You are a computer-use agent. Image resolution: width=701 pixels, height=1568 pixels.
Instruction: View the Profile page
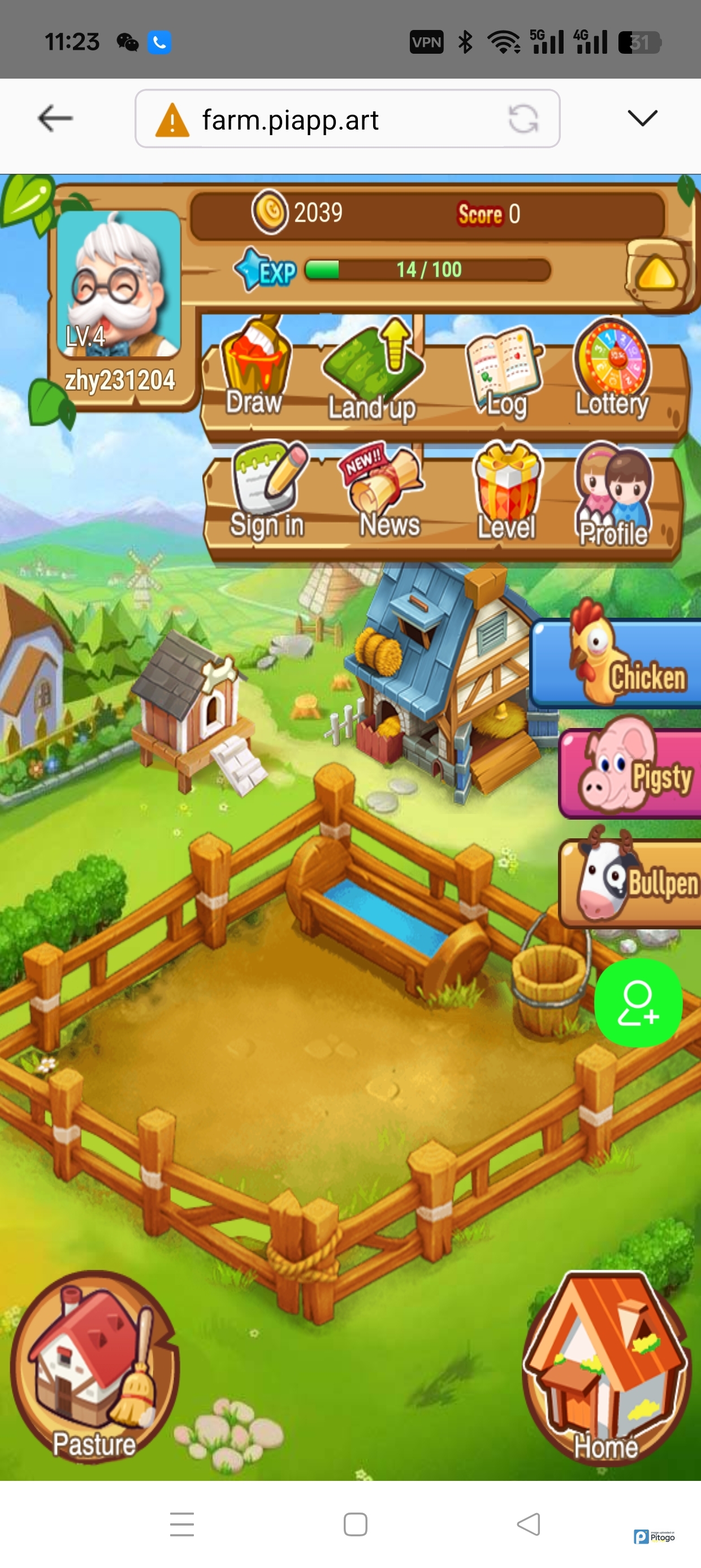[x=613, y=494]
